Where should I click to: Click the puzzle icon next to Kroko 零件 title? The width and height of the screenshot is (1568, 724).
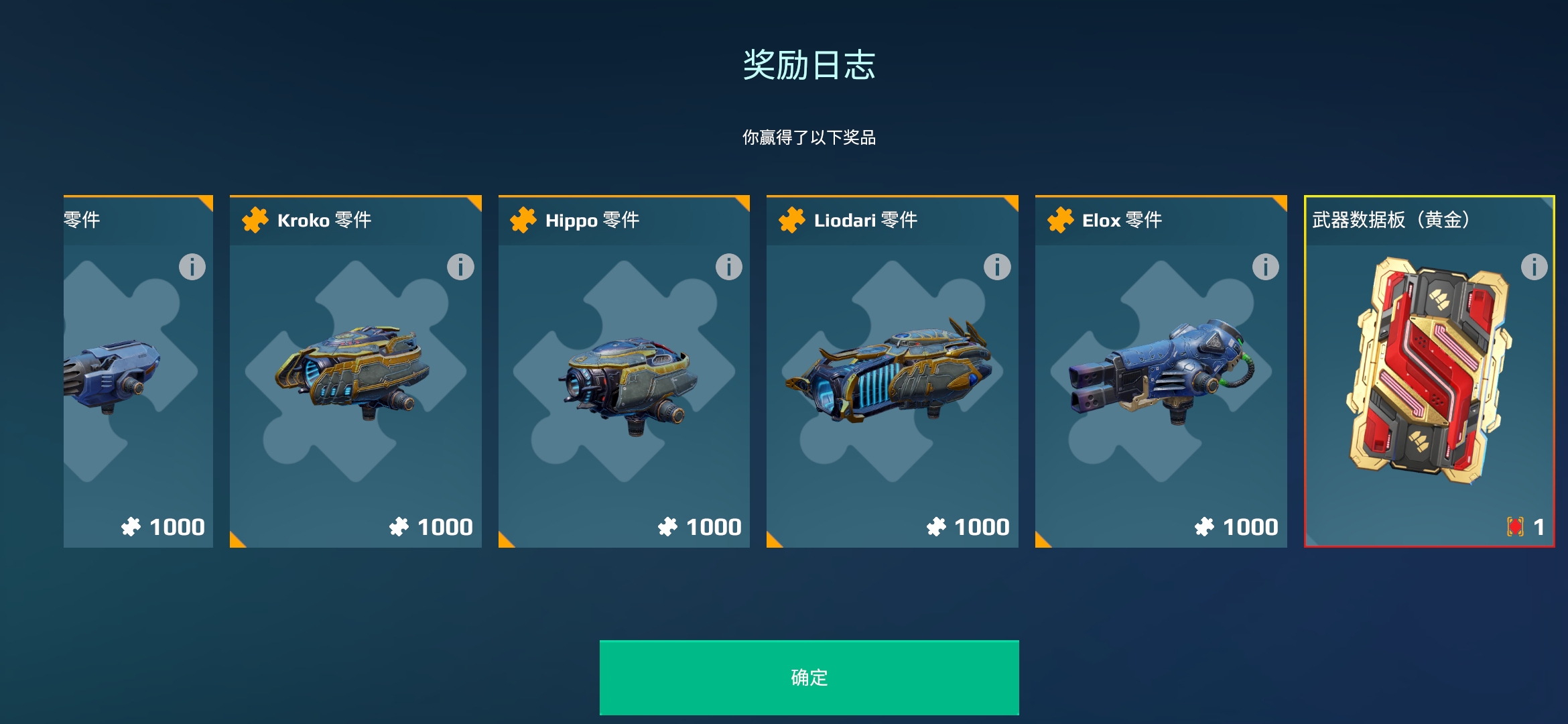(x=253, y=221)
